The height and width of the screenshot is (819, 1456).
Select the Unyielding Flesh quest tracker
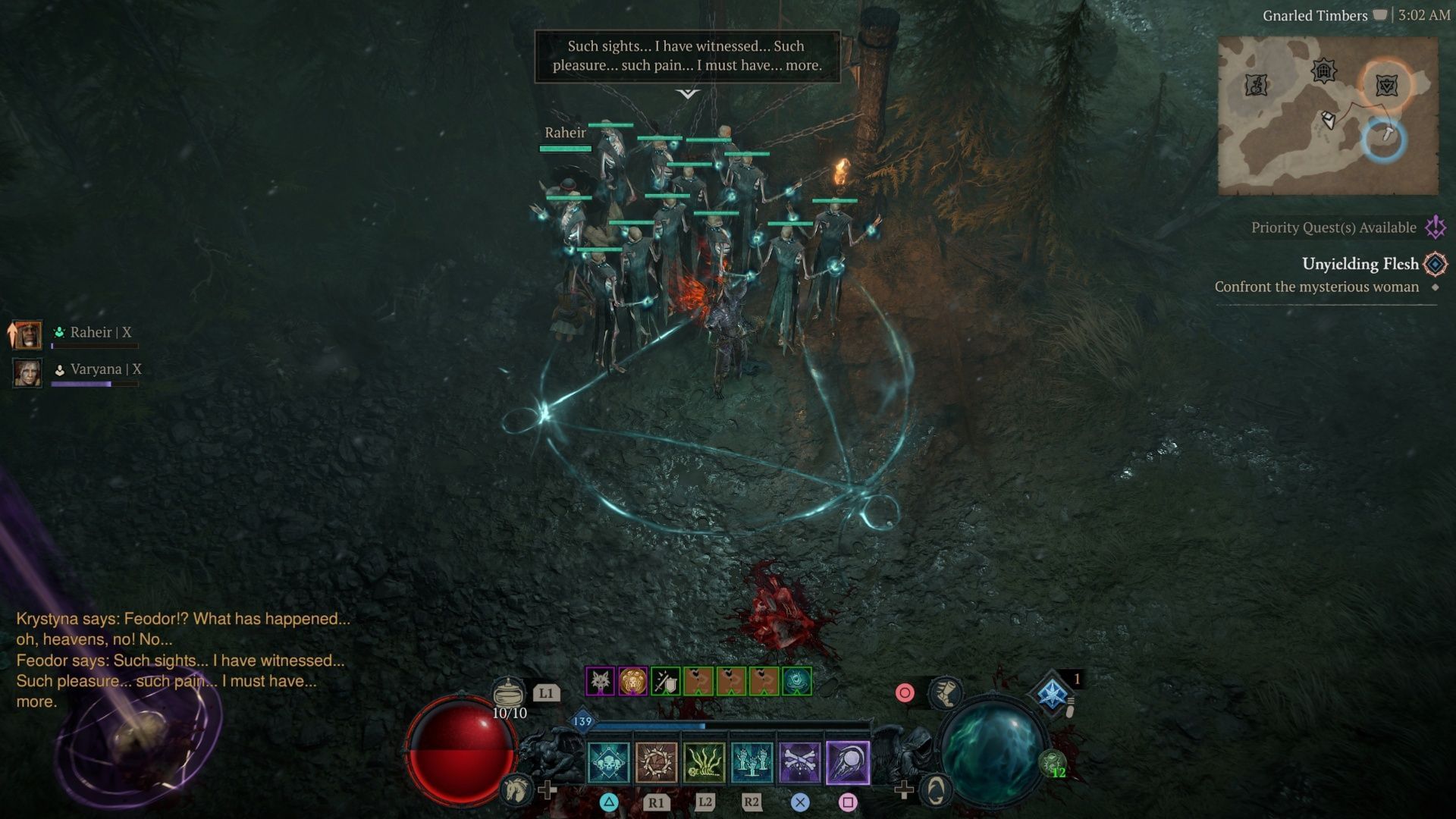[x=1360, y=264]
